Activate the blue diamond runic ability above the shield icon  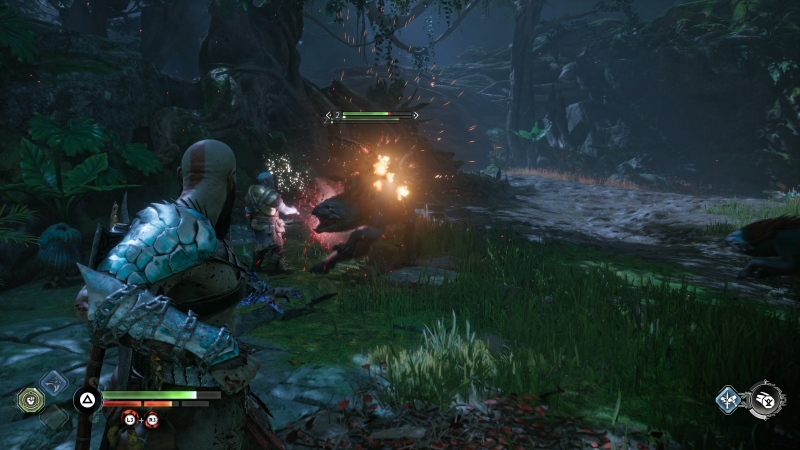click(x=53, y=382)
